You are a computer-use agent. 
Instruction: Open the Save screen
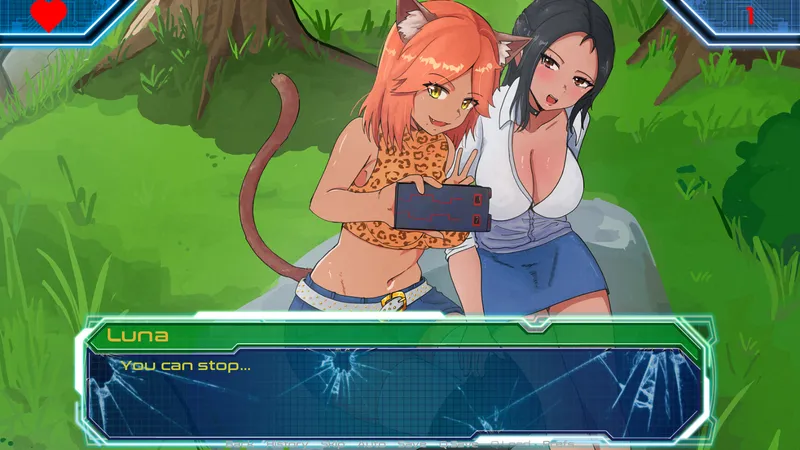(413, 442)
